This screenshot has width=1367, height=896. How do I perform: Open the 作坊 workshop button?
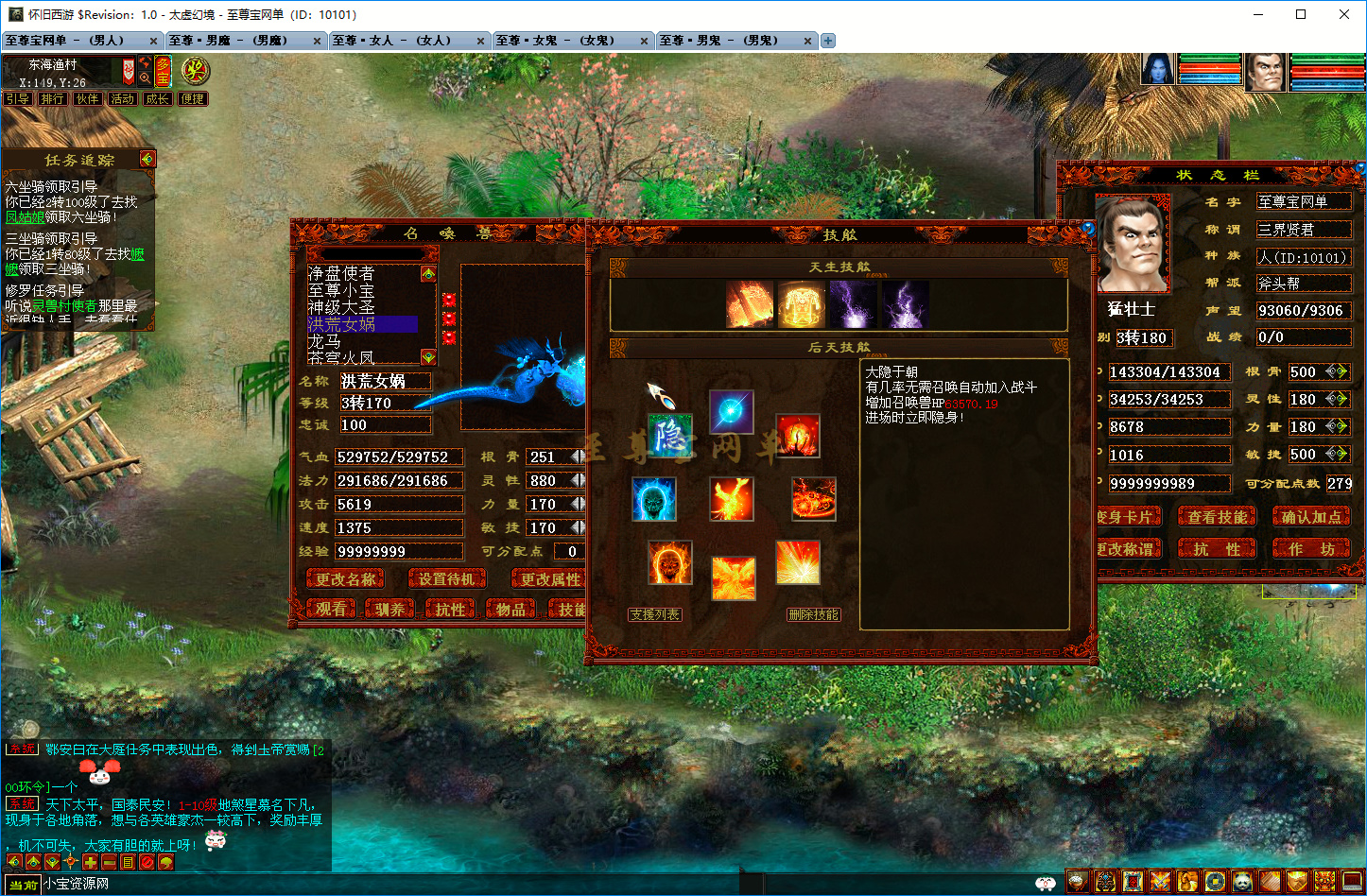point(1310,549)
